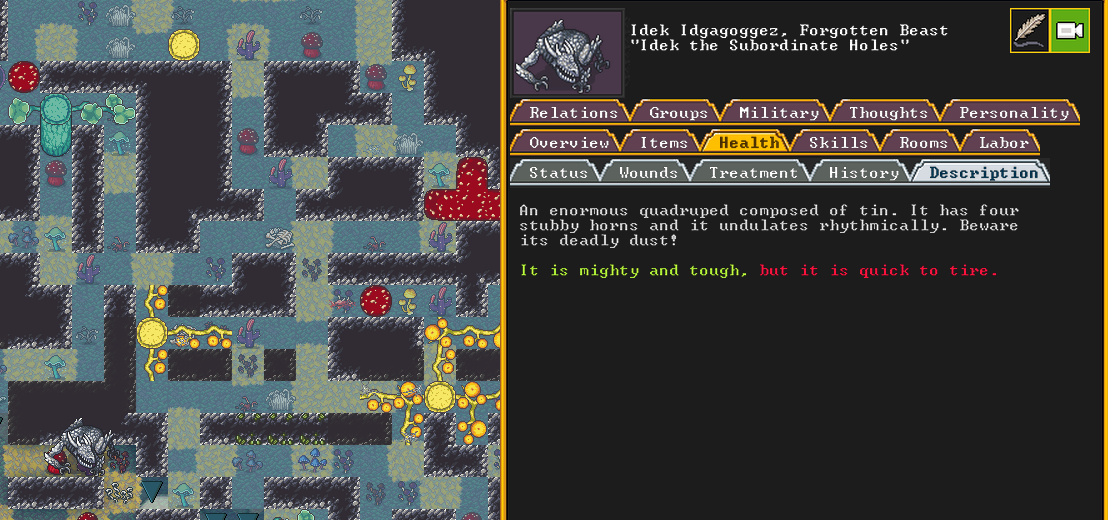
Task: Switch to the Labor tab
Action: (1003, 143)
